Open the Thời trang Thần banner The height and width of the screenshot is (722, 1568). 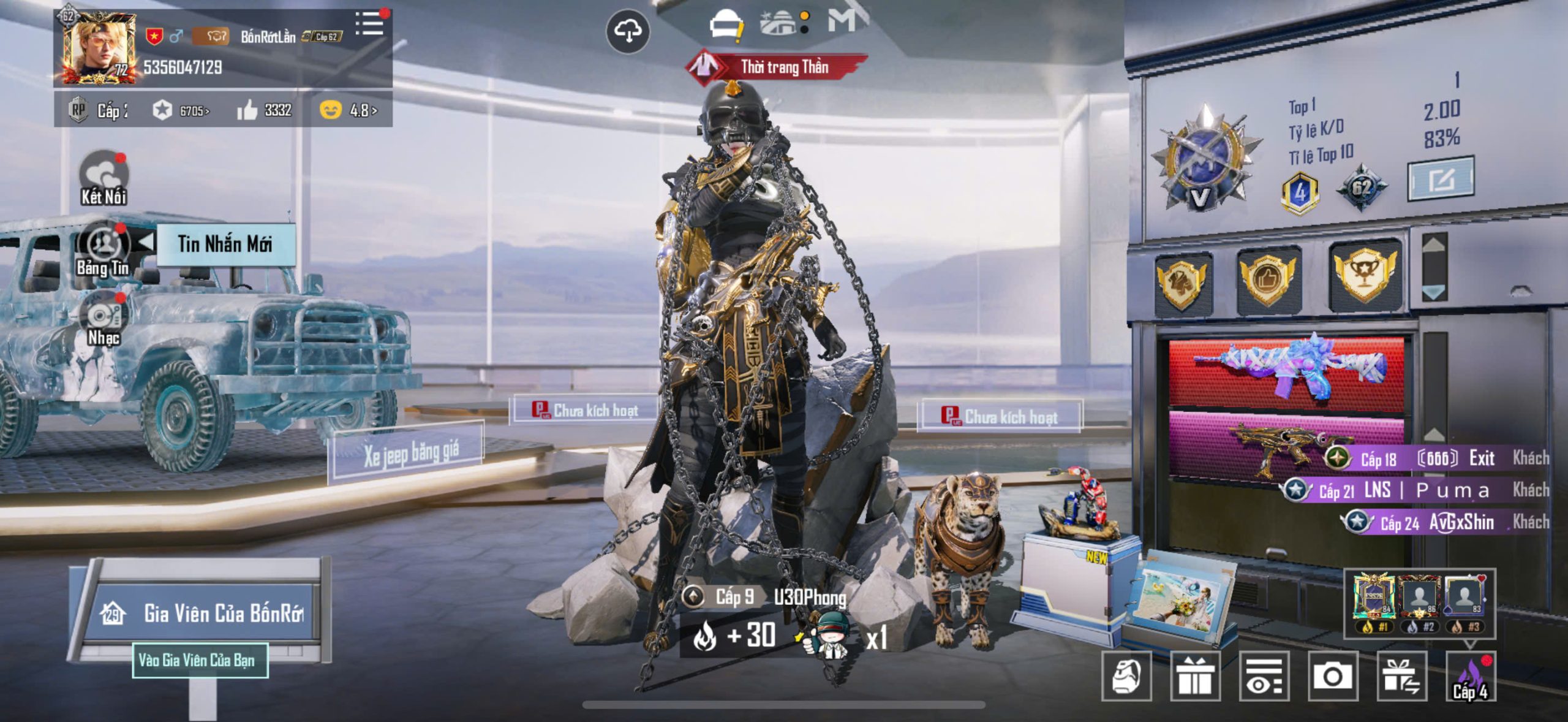pyautogui.click(x=778, y=67)
